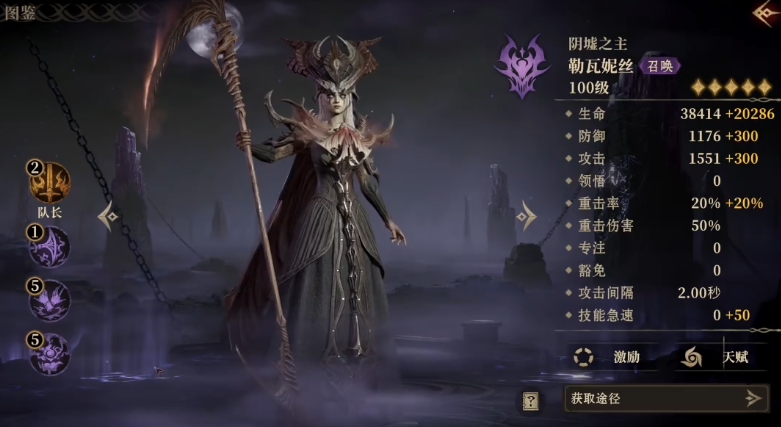Open 获取途径 to see how to obtain
This screenshot has width=781, height=427.
pyautogui.click(x=666, y=398)
